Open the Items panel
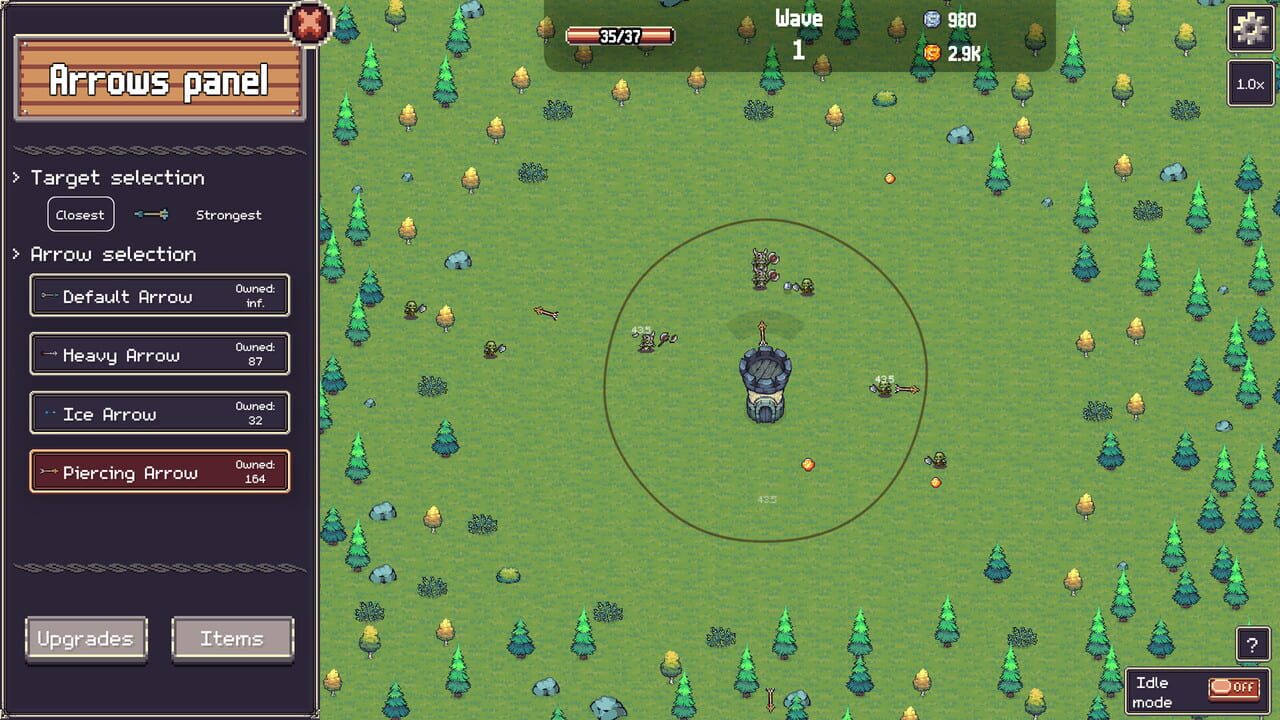Viewport: 1280px width, 720px height. coord(233,638)
